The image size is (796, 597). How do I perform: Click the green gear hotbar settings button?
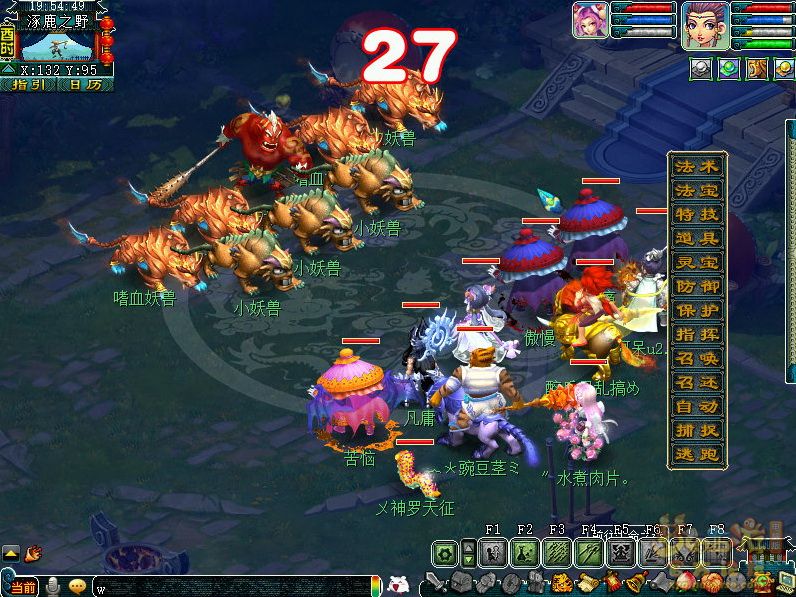coord(445,552)
